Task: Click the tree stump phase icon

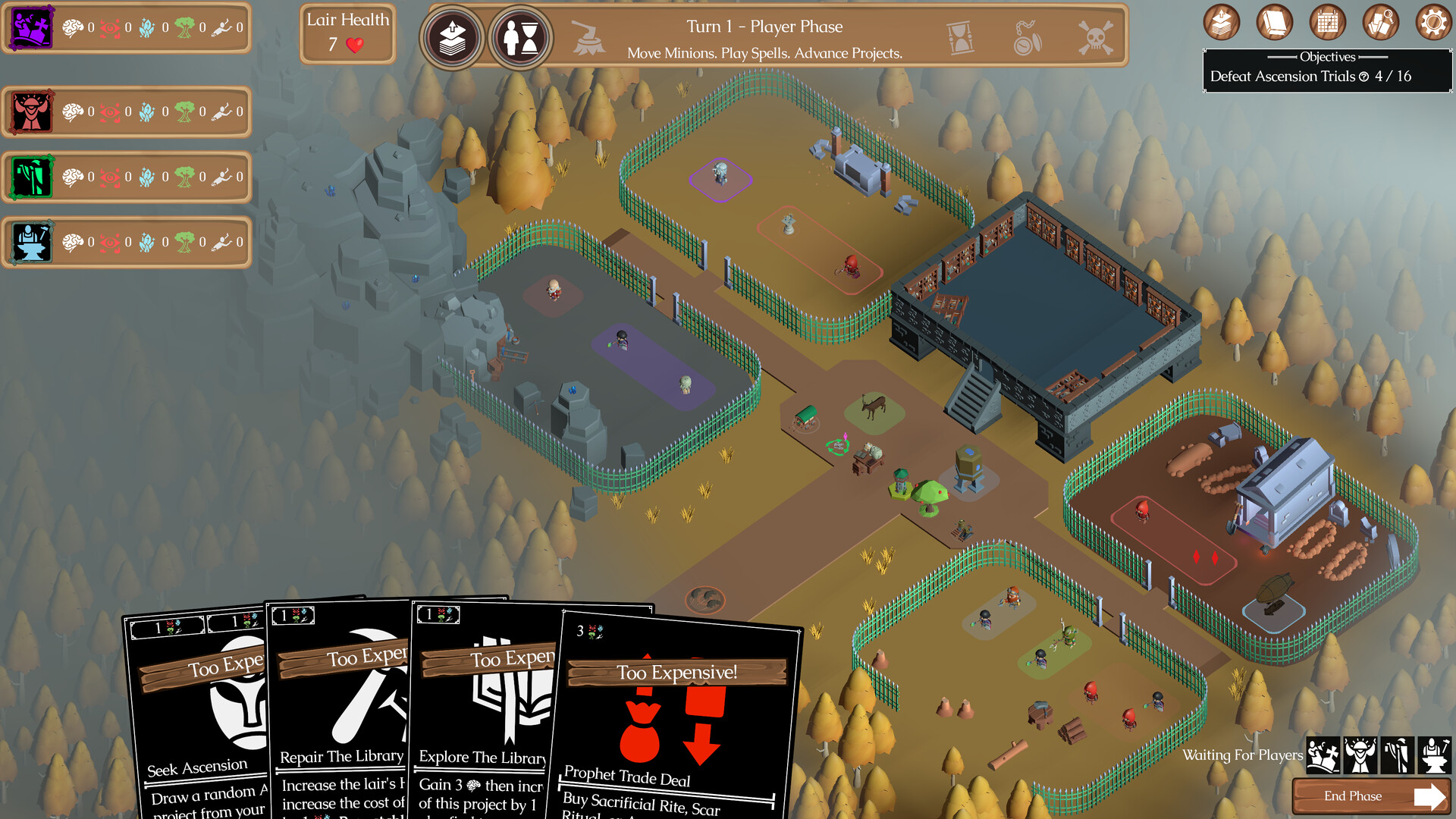Action: 588,38
